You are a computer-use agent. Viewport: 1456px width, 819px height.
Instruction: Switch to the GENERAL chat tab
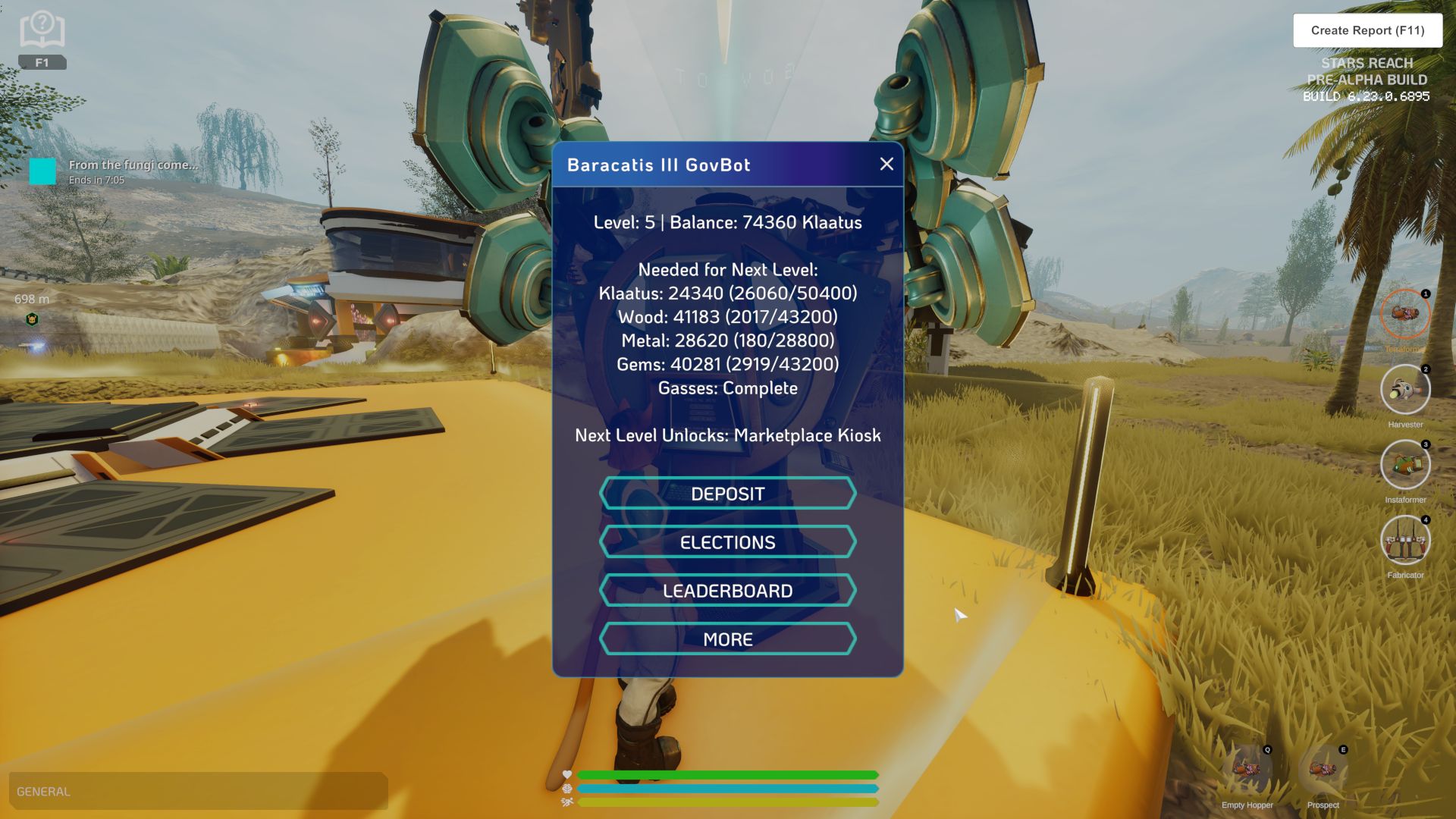(x=42, y=791)
